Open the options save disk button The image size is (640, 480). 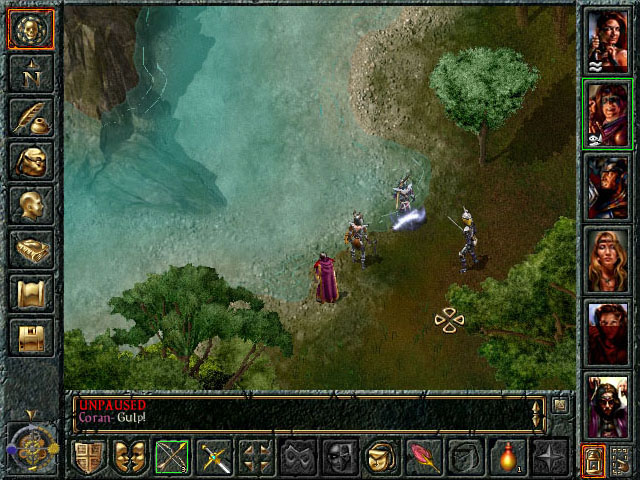tap(30, 337)
